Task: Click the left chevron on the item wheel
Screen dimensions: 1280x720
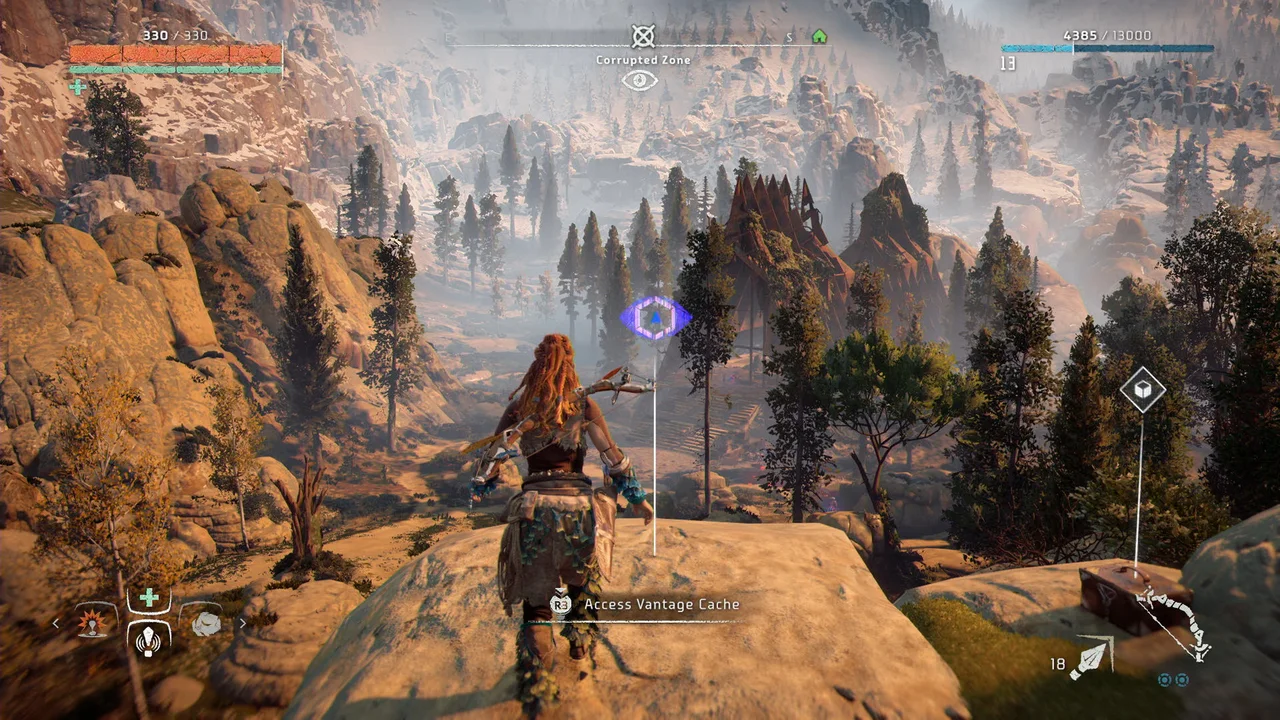Action: point(55,623)
